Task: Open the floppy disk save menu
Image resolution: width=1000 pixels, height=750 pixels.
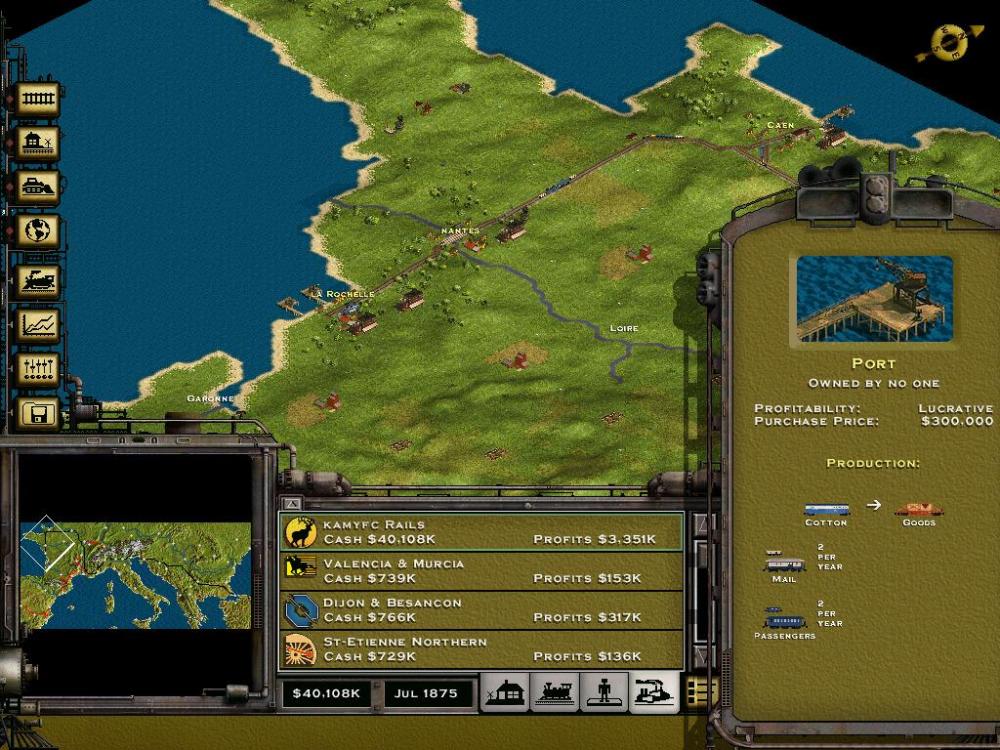Action: point(37,412)
